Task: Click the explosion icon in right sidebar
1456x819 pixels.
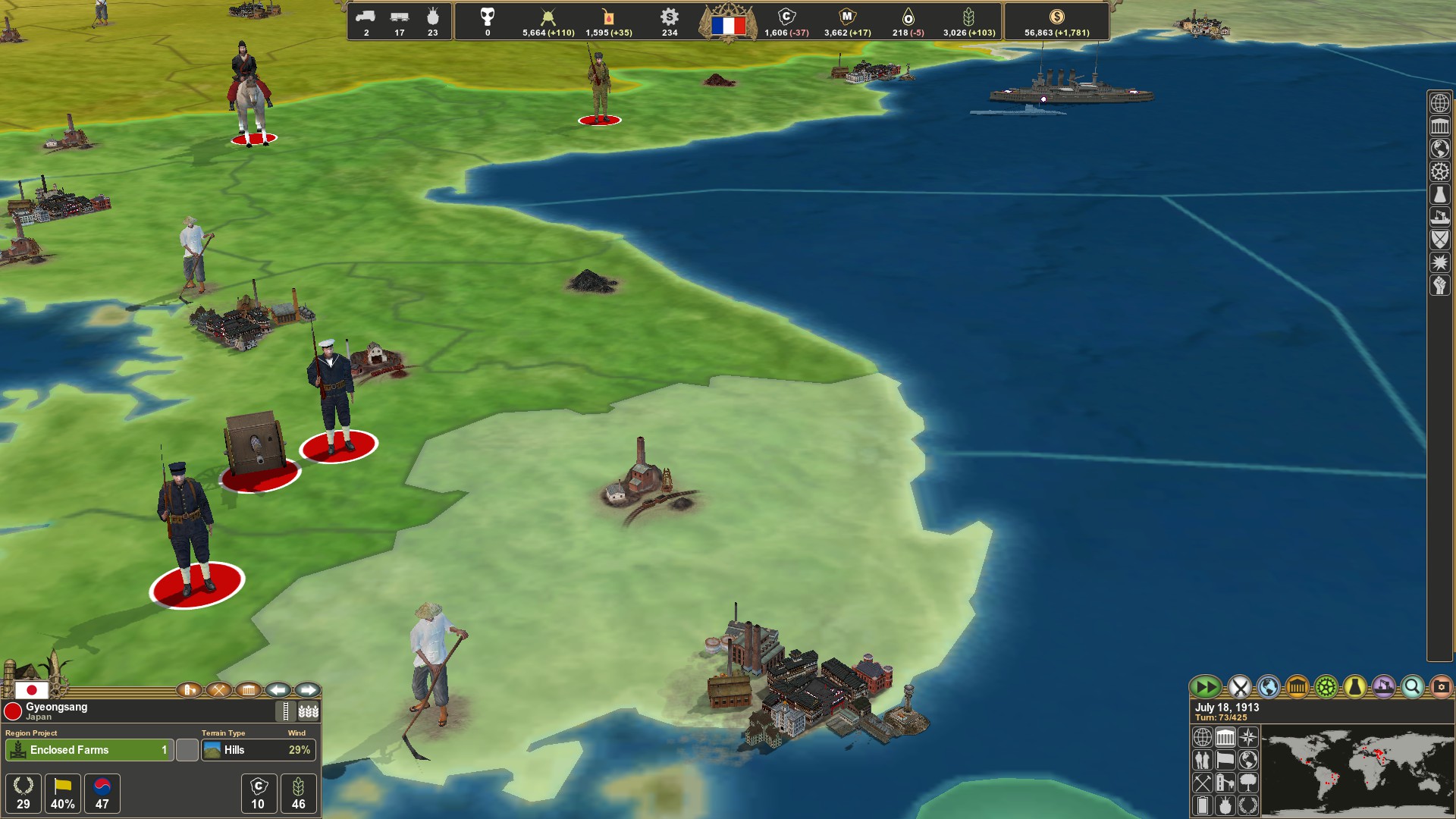Action: (x=1439, y=260)
